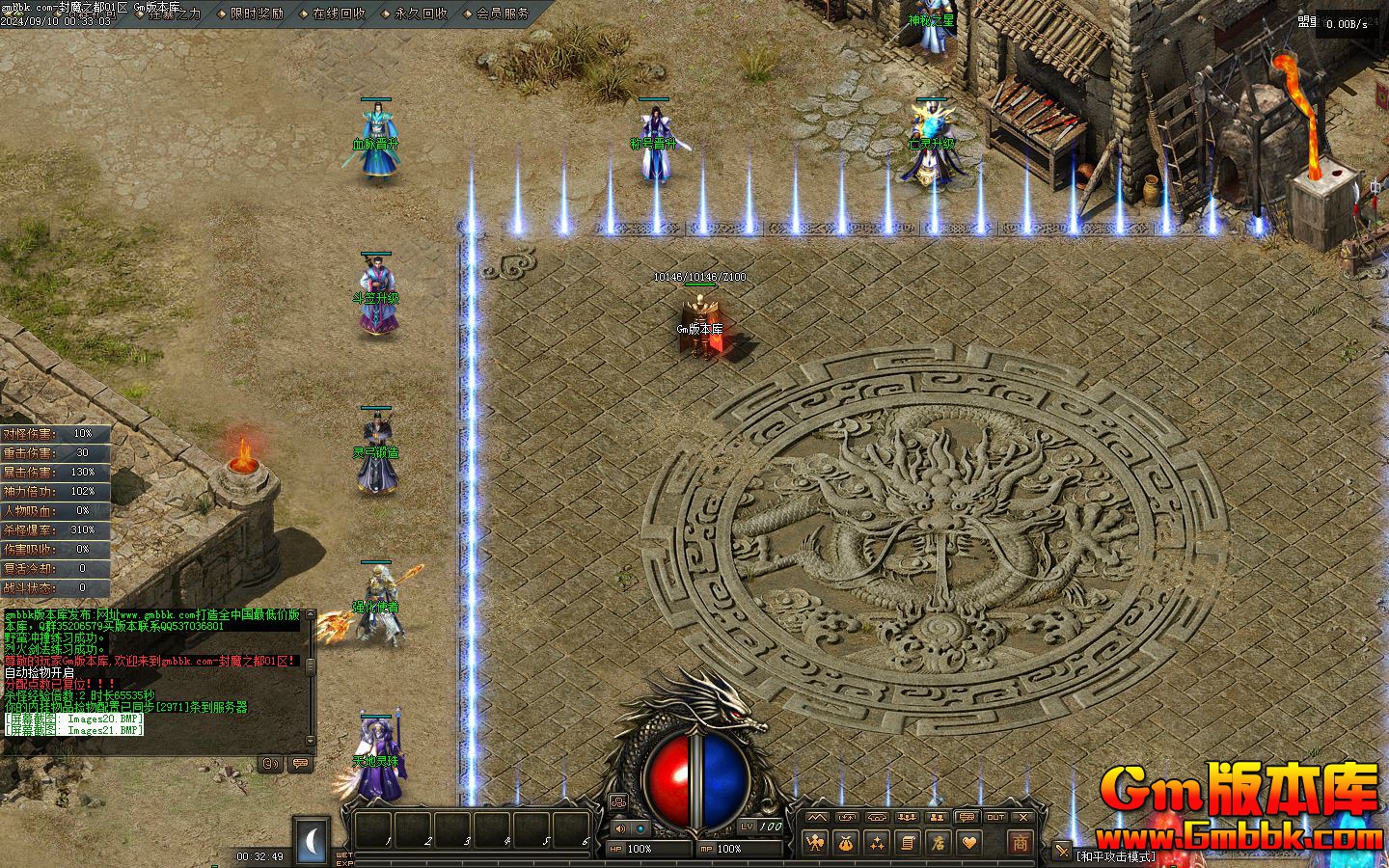Screen dimensions: 1389x868
Task: Click the crescent moon day-night icon
Action: [x=312, y=842]
